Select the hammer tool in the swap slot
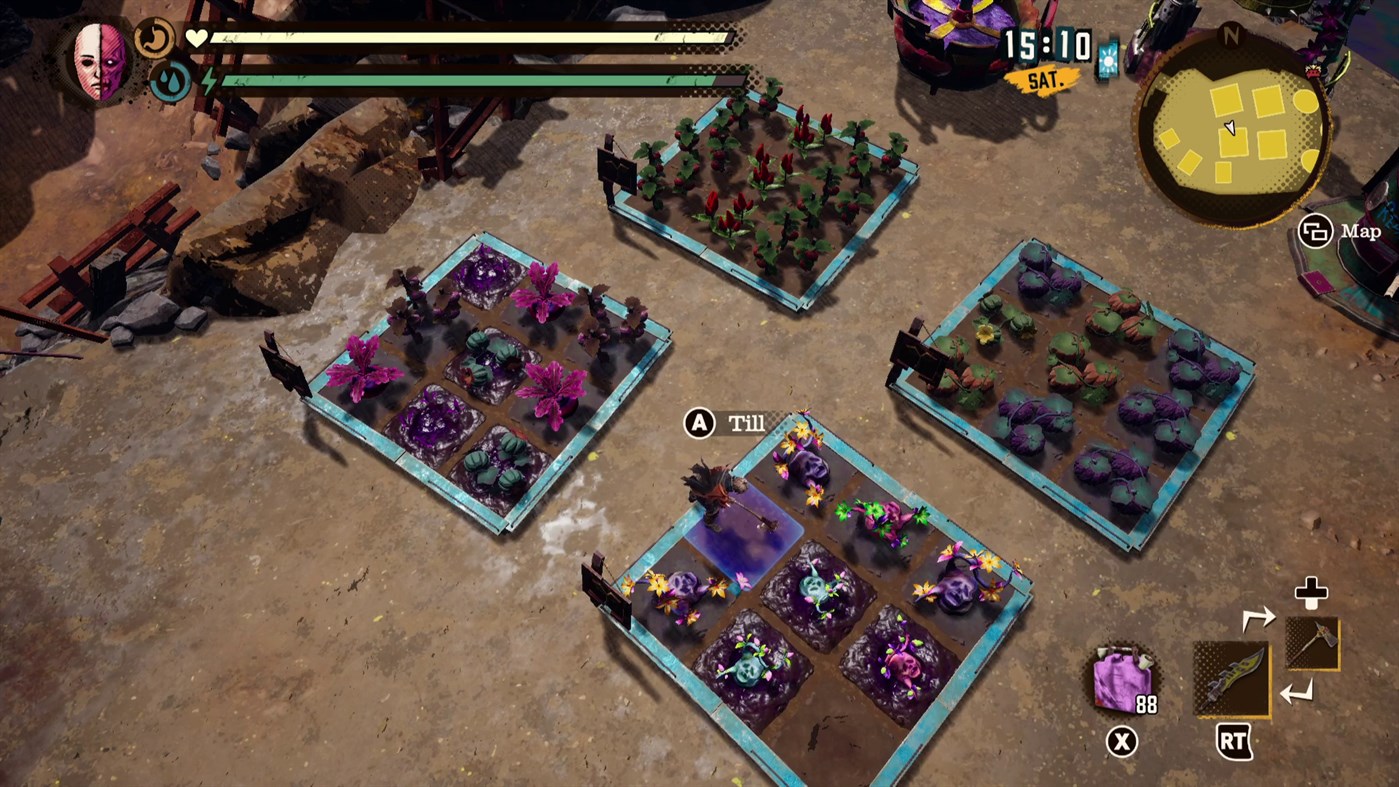 point(1311,645)
